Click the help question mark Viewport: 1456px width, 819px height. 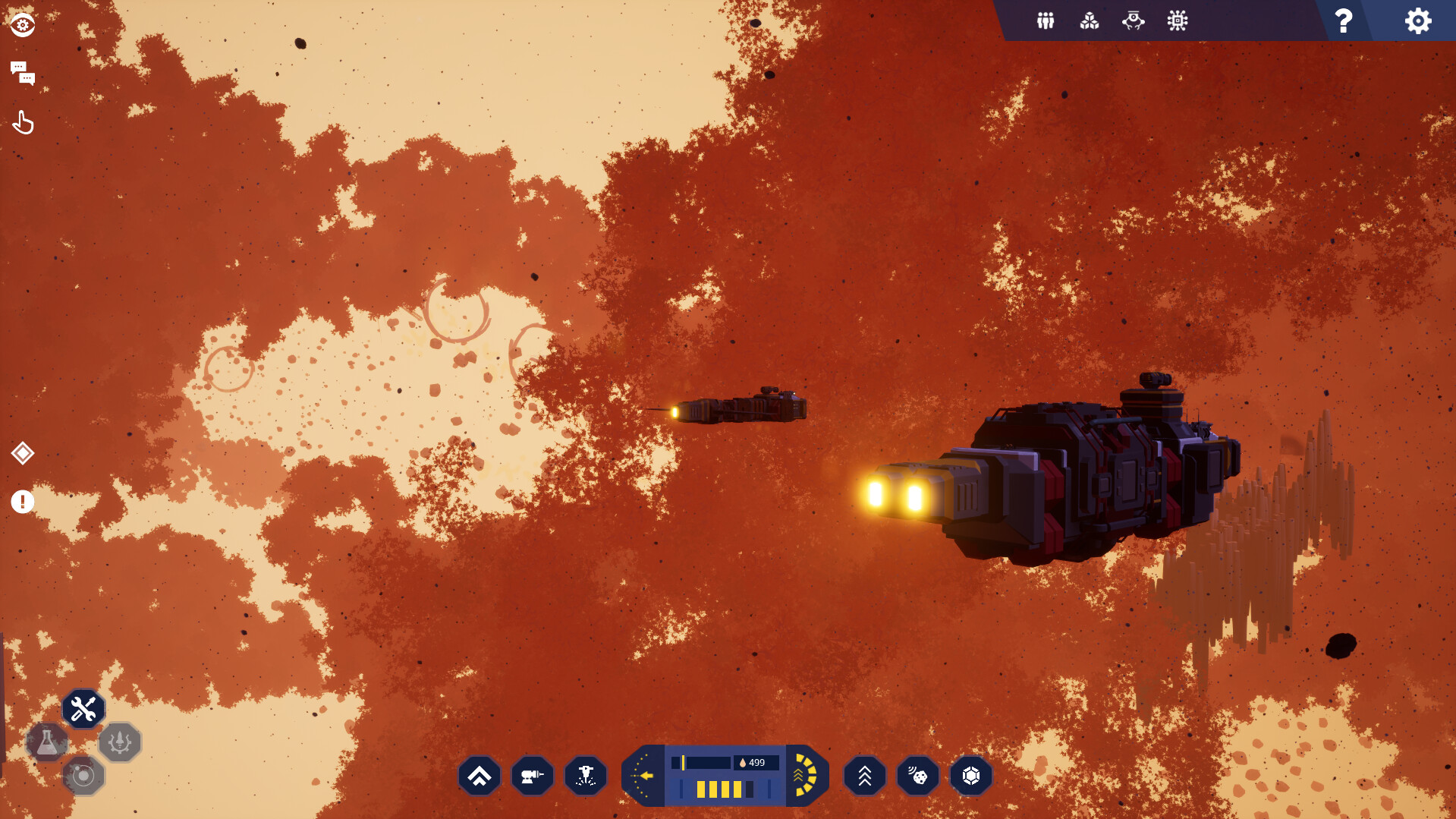coord(1343,20)
